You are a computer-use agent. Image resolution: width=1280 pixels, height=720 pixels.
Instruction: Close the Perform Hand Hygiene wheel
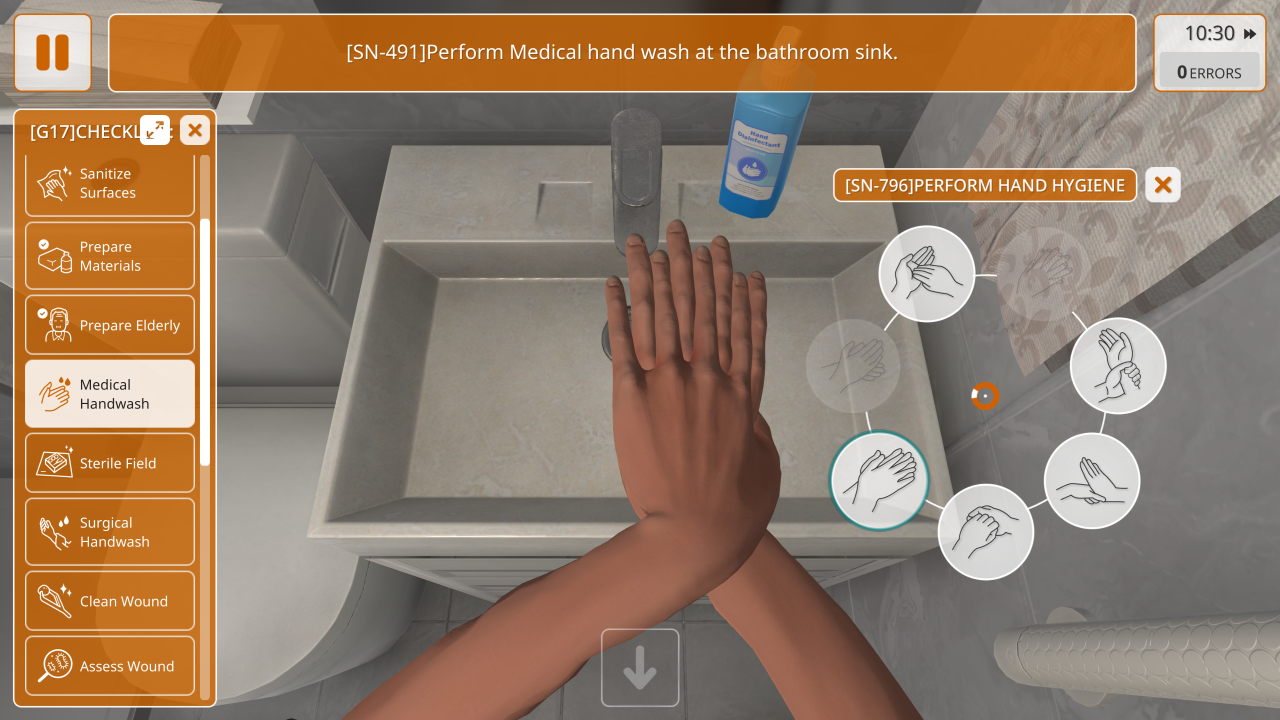click(x=1163, y=185)
